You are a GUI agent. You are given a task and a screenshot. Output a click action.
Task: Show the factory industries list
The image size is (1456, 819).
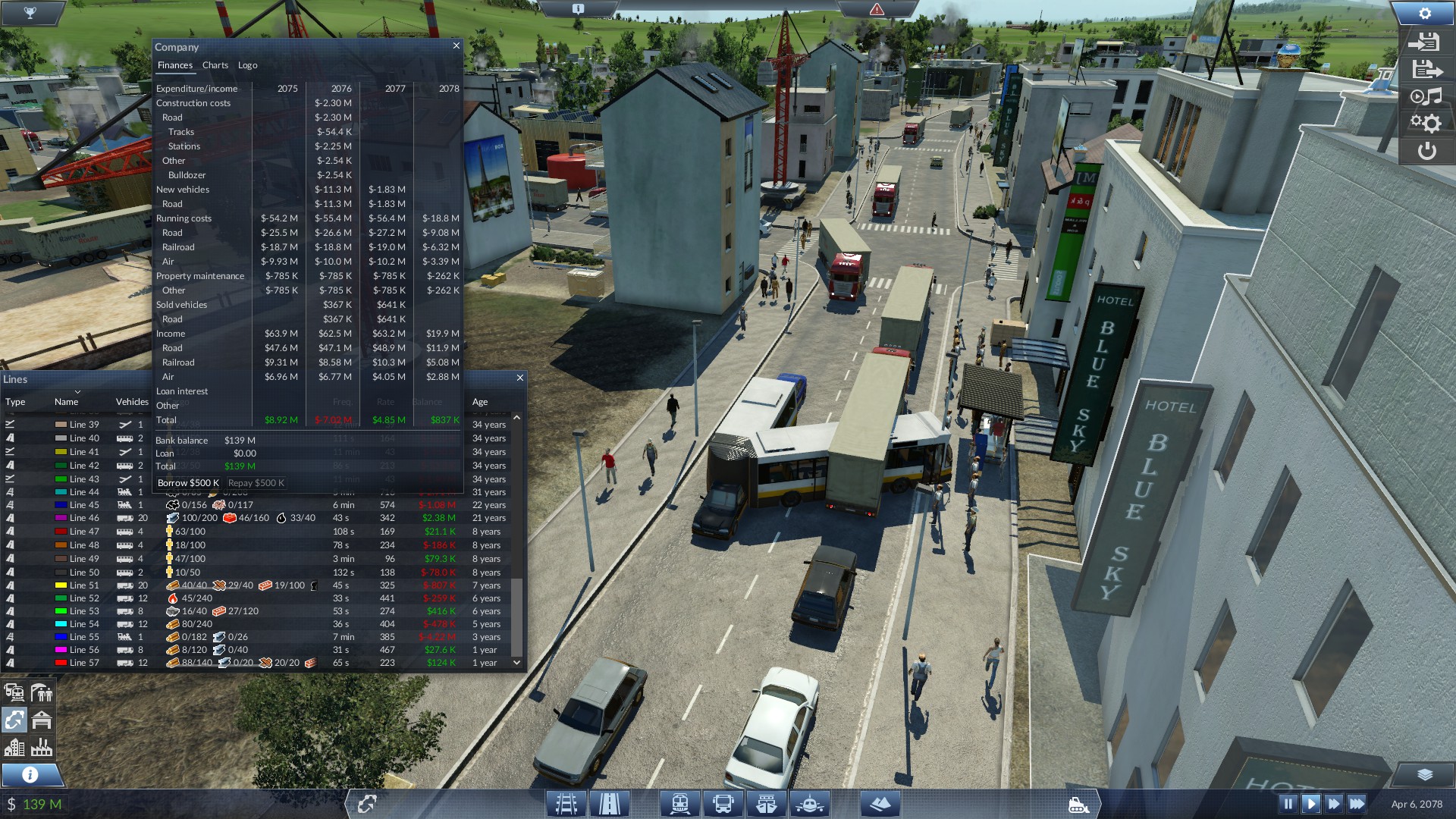[x=42, y=748]
